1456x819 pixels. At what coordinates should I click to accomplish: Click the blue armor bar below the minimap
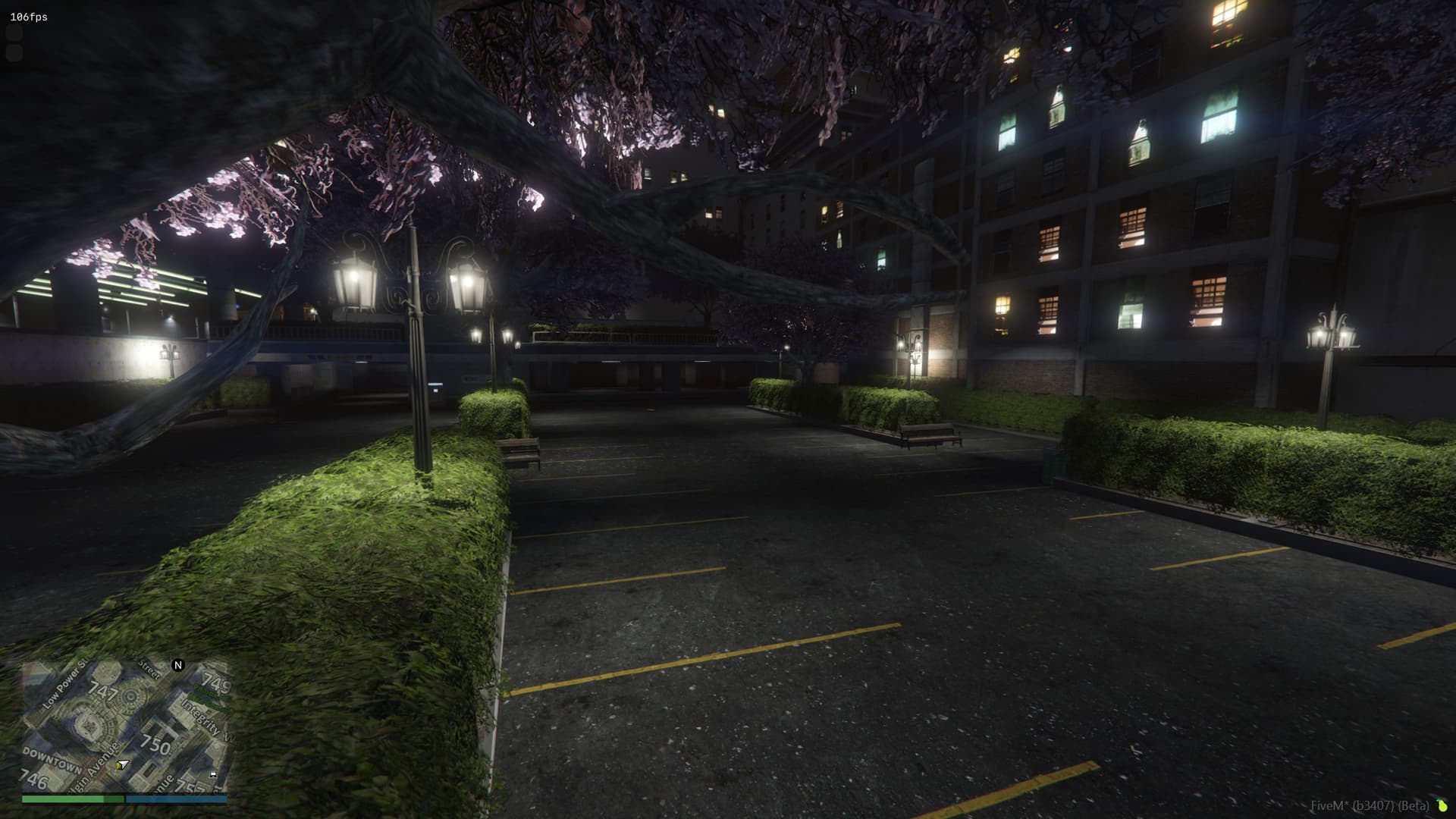[x=177, y=799]
